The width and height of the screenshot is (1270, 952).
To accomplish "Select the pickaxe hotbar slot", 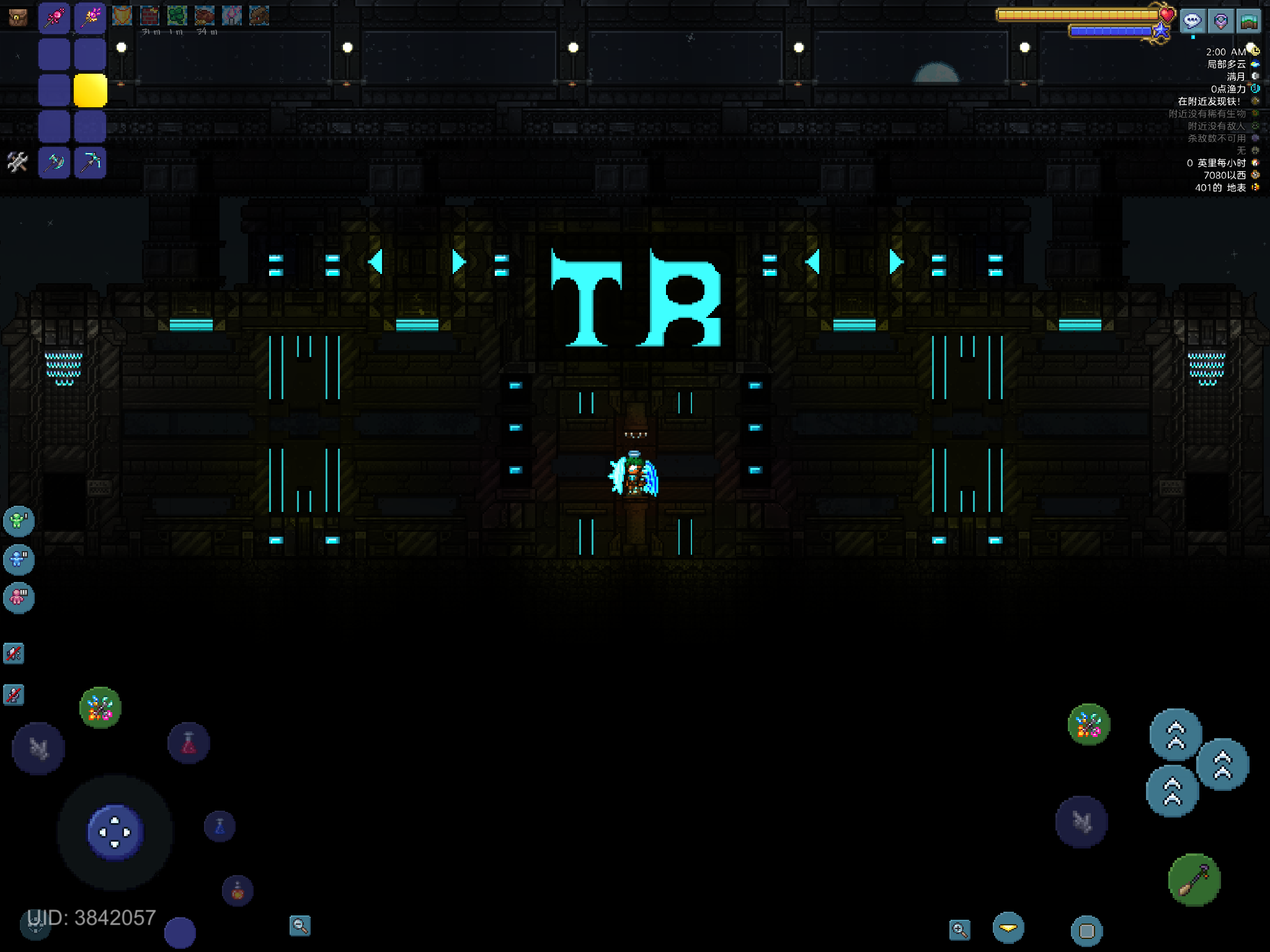I will click(x=90, y=162).
